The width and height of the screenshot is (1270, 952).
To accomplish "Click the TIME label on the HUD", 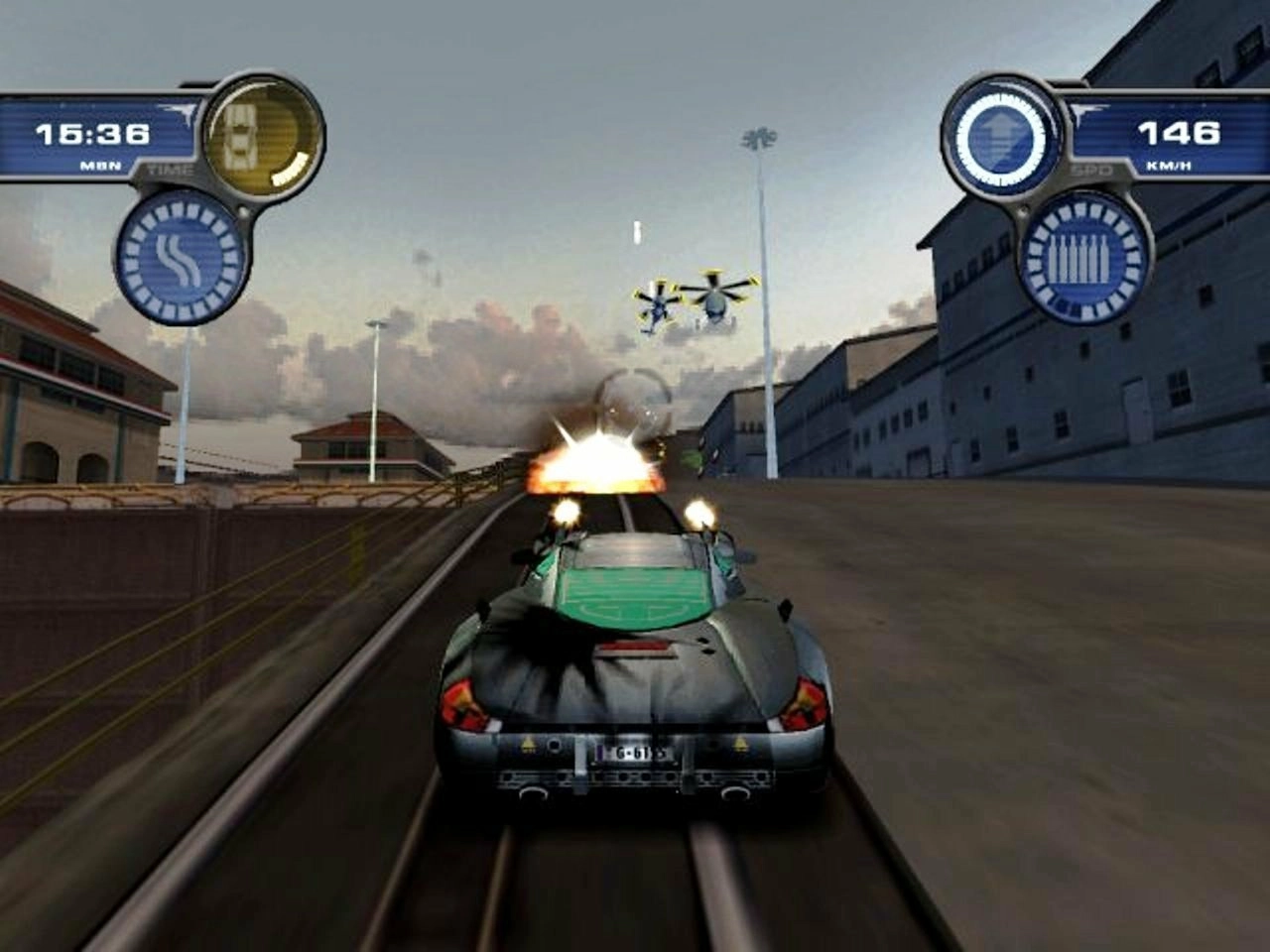I will (x=171, y=169).
